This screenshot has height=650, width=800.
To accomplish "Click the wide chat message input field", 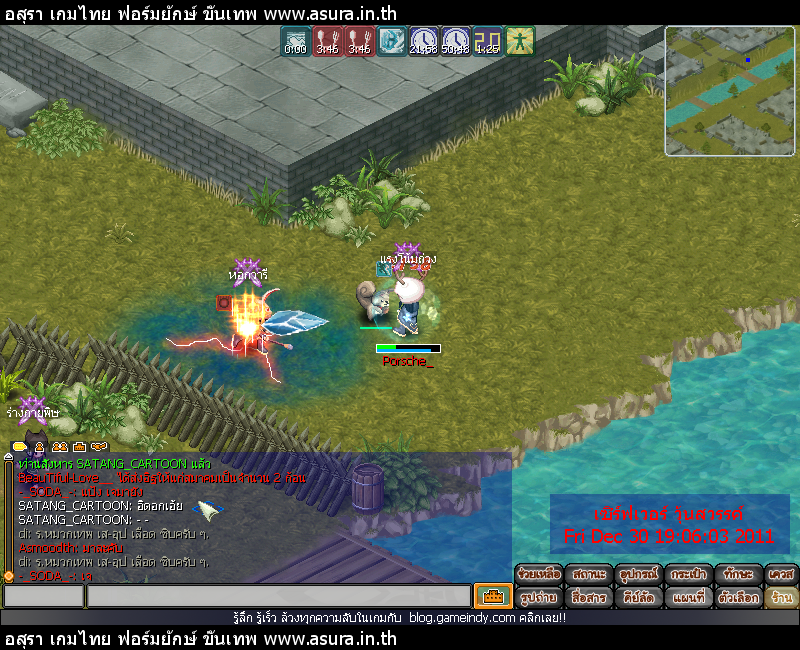I will pyautogui.click(x=278, y=597).
